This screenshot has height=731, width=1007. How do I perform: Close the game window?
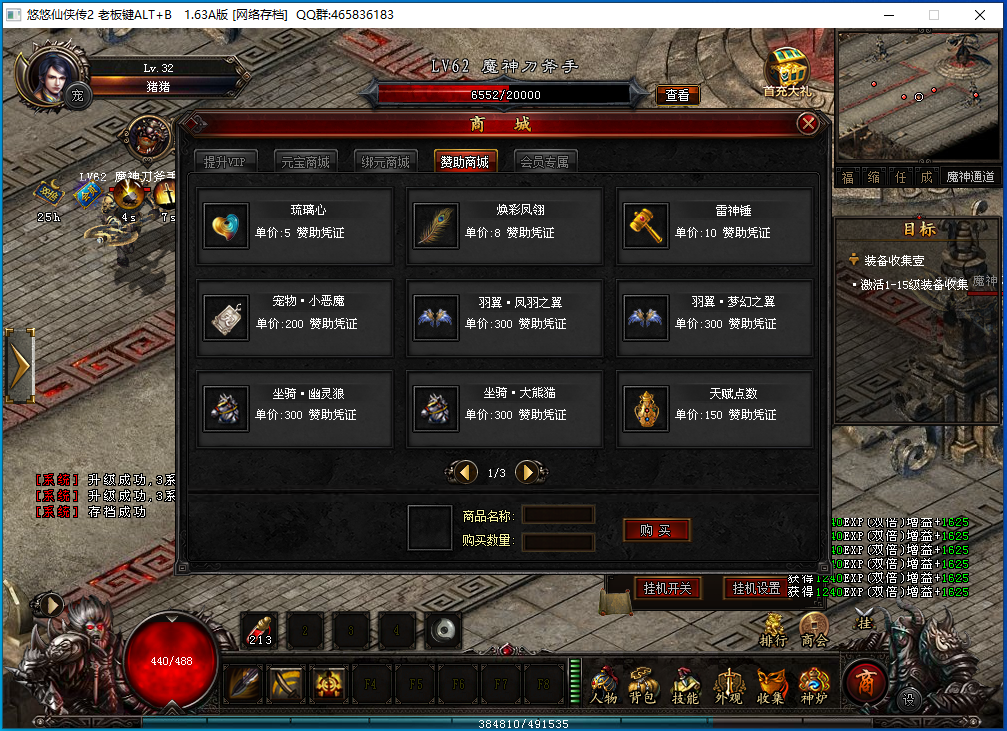point(982,15)
